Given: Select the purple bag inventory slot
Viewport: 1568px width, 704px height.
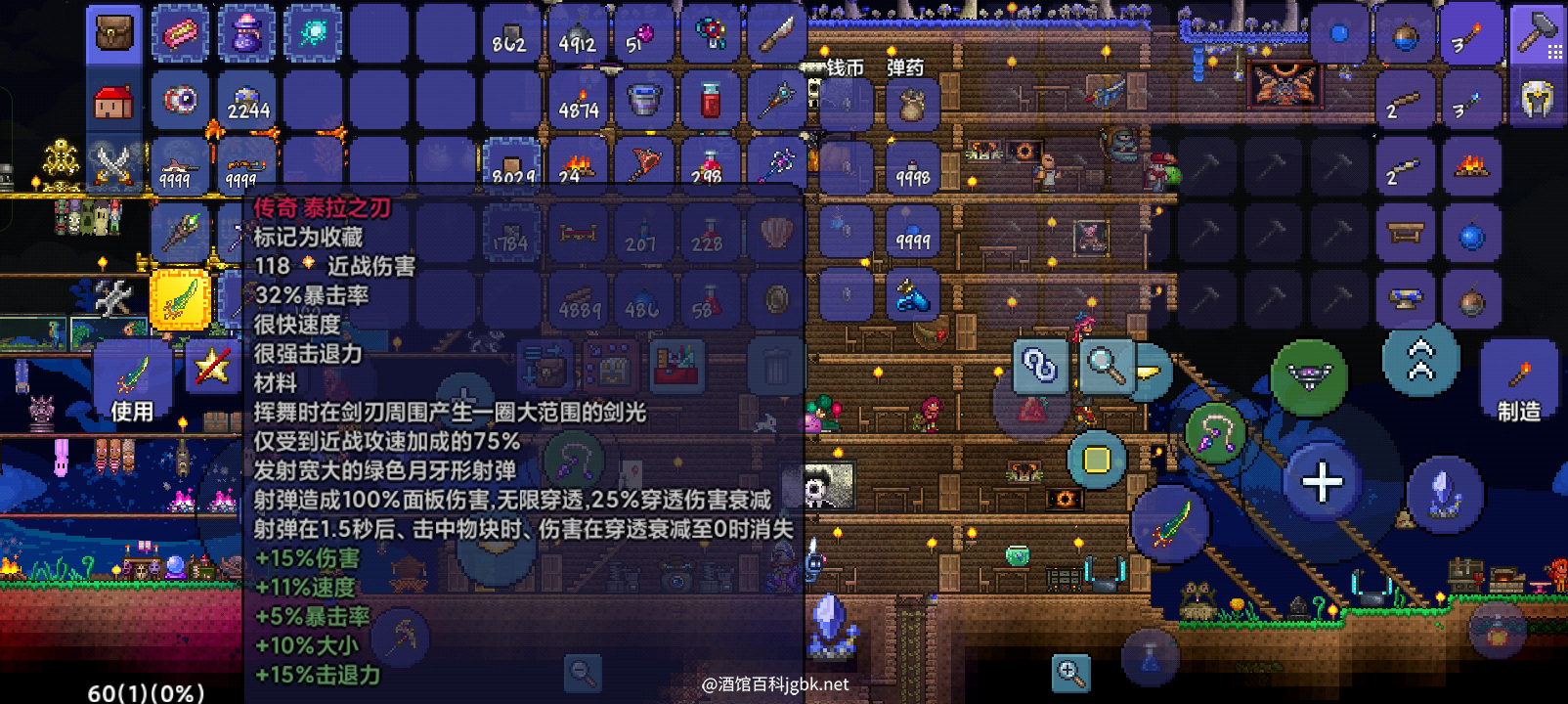Looking at the screenshot, I should point(247,35).
